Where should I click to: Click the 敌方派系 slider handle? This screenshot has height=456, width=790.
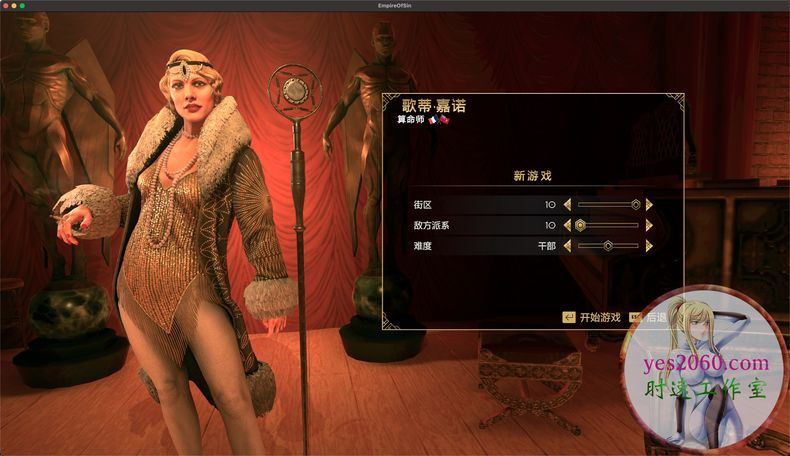click(581, 225)
